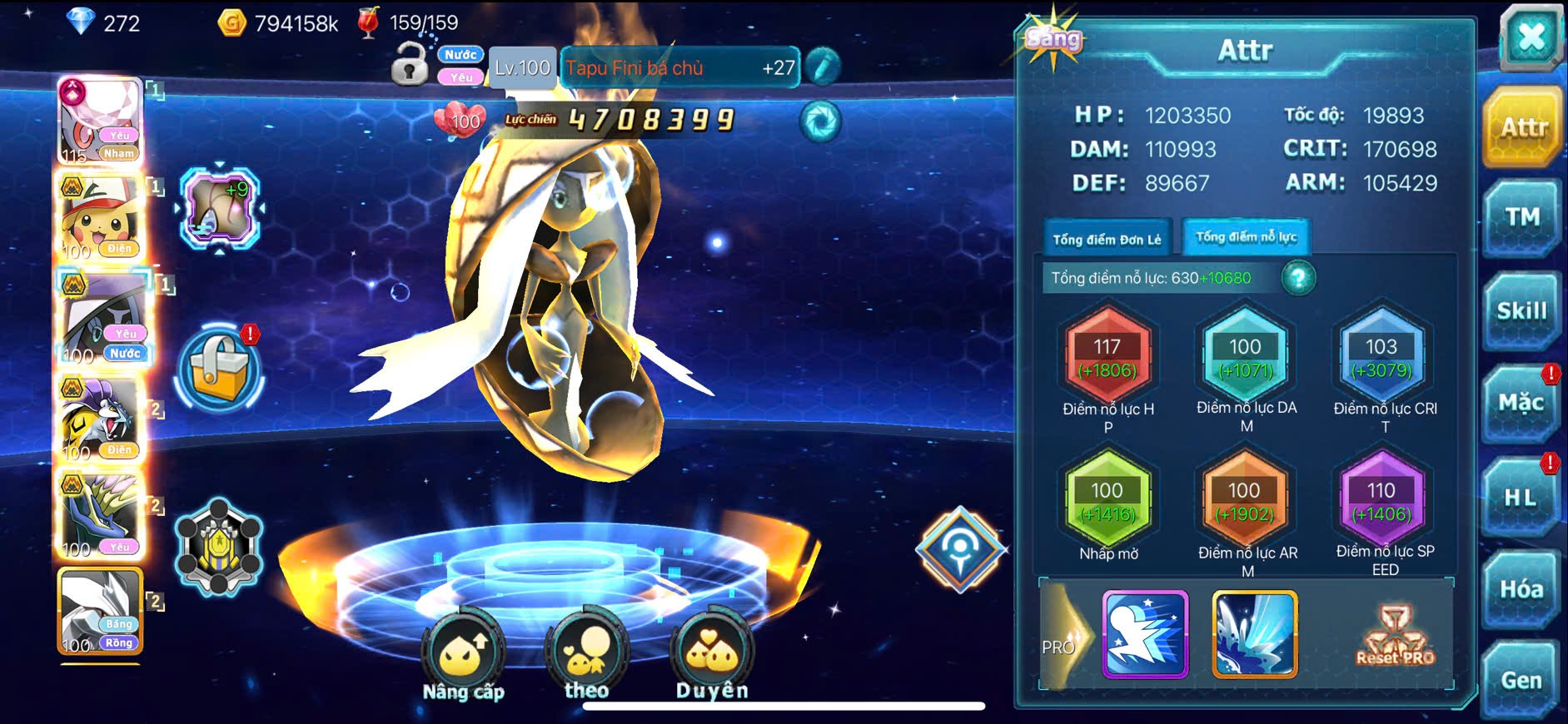Open the HL side tab

(1521, 498)
